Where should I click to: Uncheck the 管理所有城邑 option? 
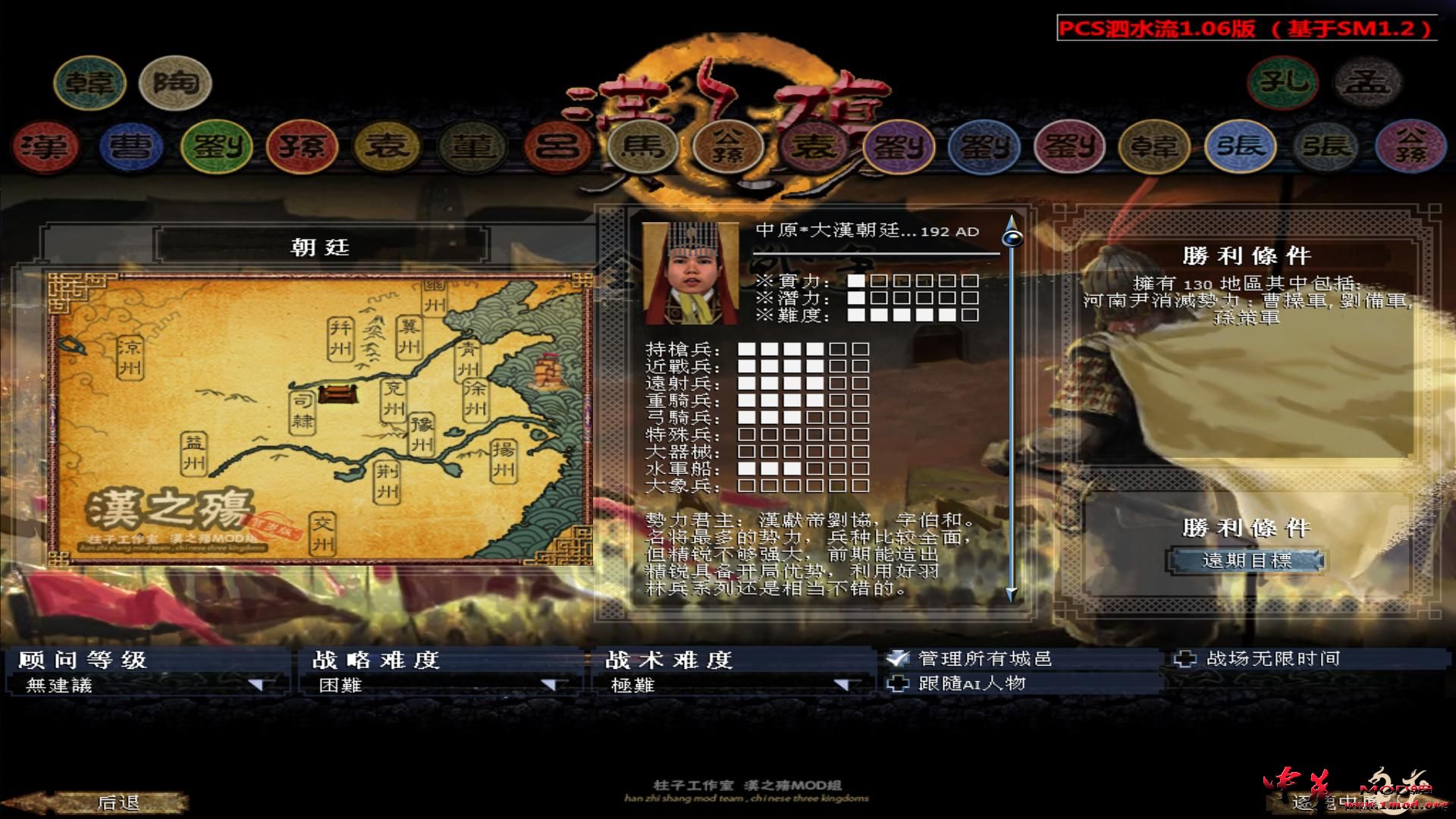[899, 658]
